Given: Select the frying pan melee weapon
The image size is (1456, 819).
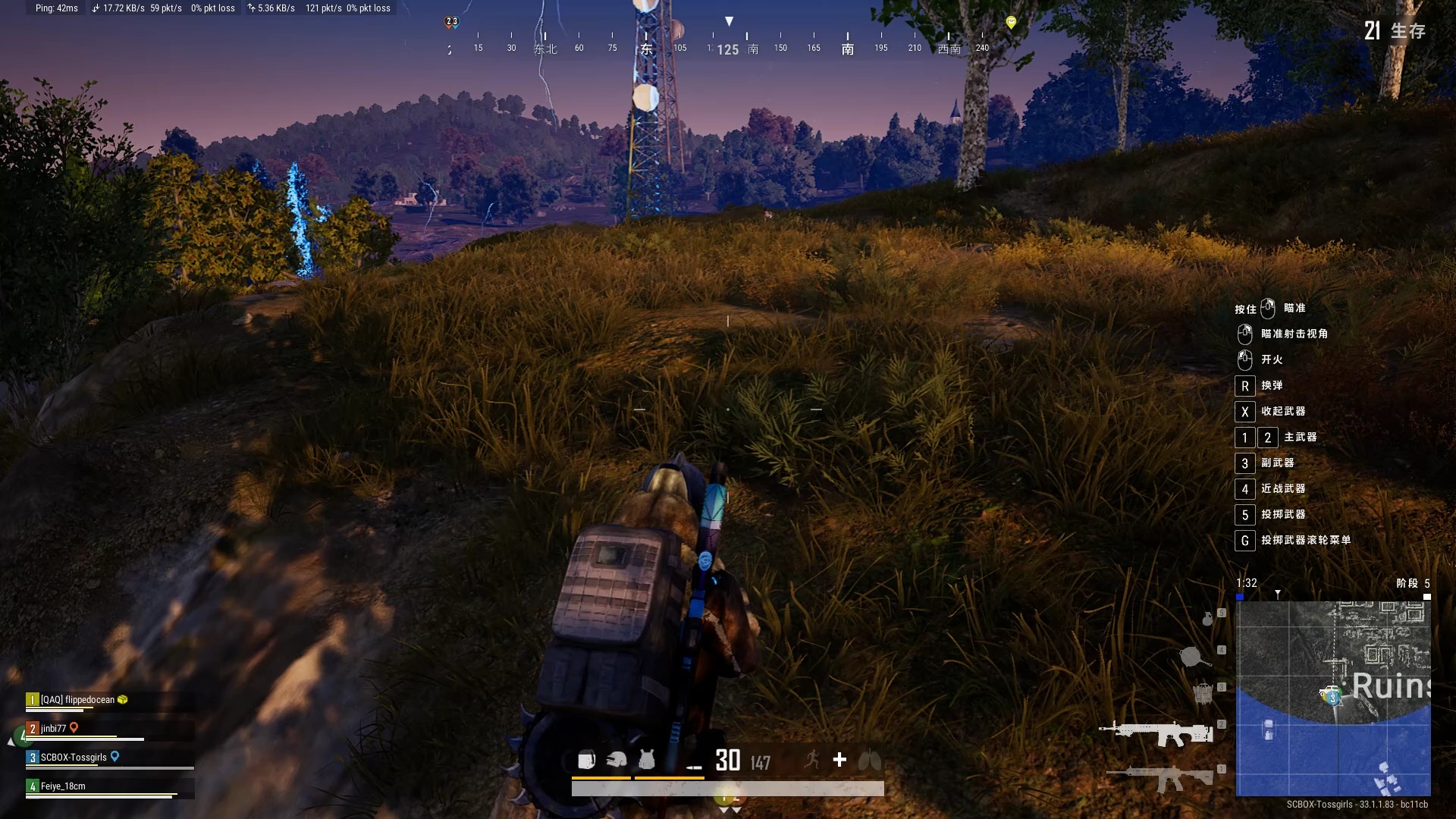Looking at the screenshot, I should [1194, 656].
